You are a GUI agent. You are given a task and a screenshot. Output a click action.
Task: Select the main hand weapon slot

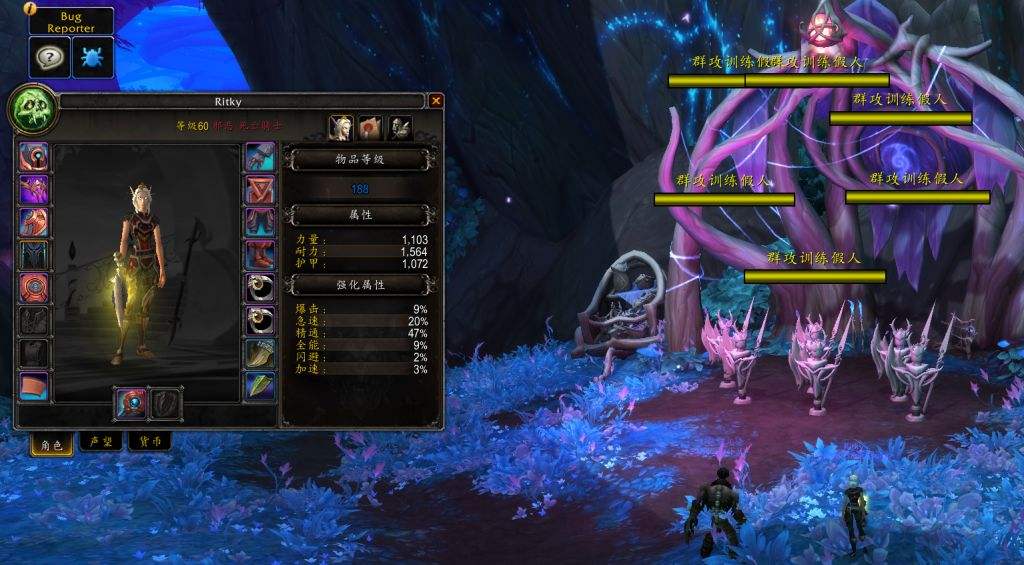pos(133,403)
